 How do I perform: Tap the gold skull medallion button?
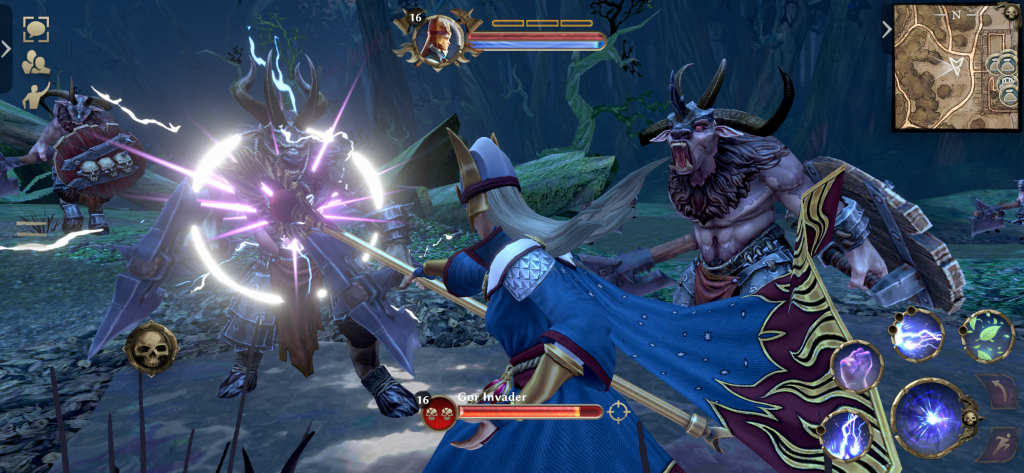[x=151, y=348]
